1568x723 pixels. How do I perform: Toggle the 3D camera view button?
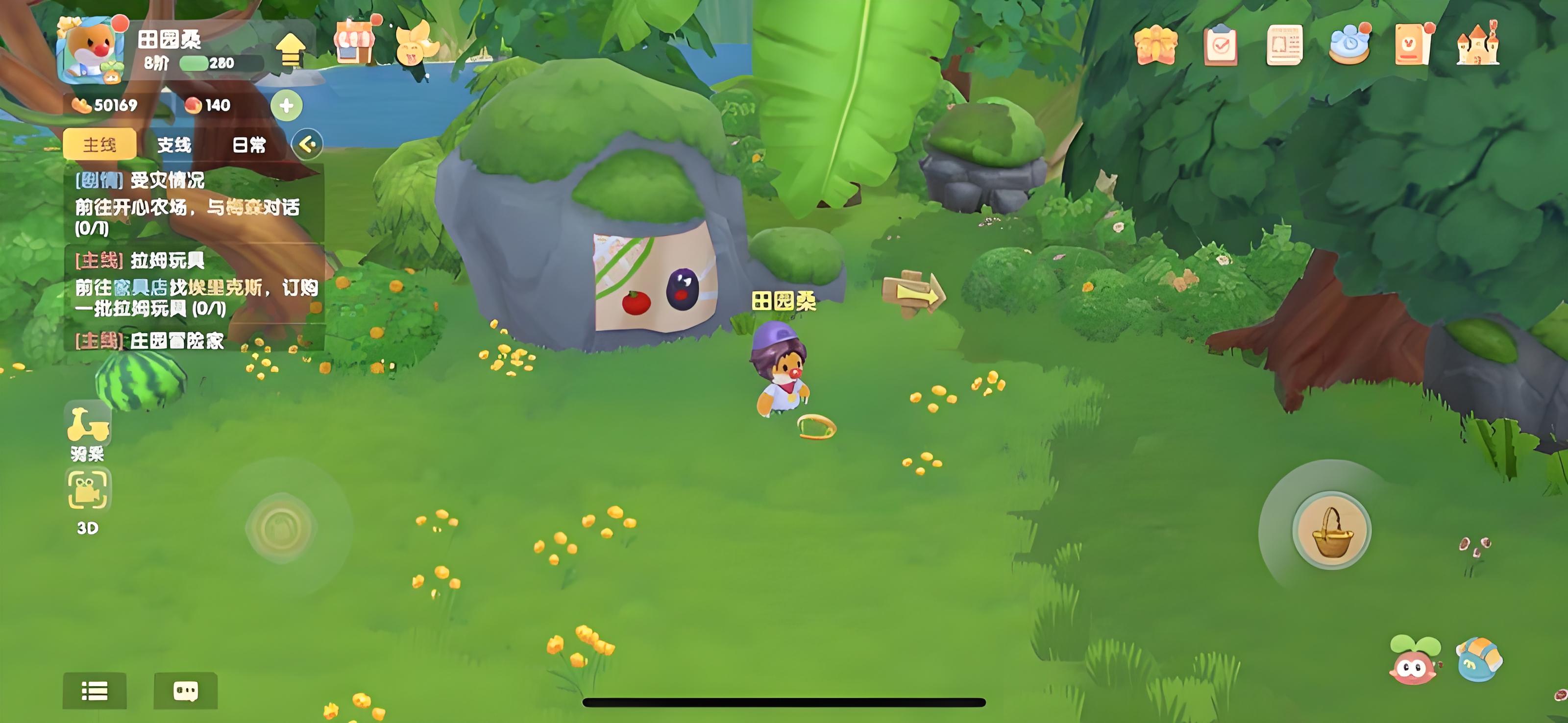click(88, 500)
